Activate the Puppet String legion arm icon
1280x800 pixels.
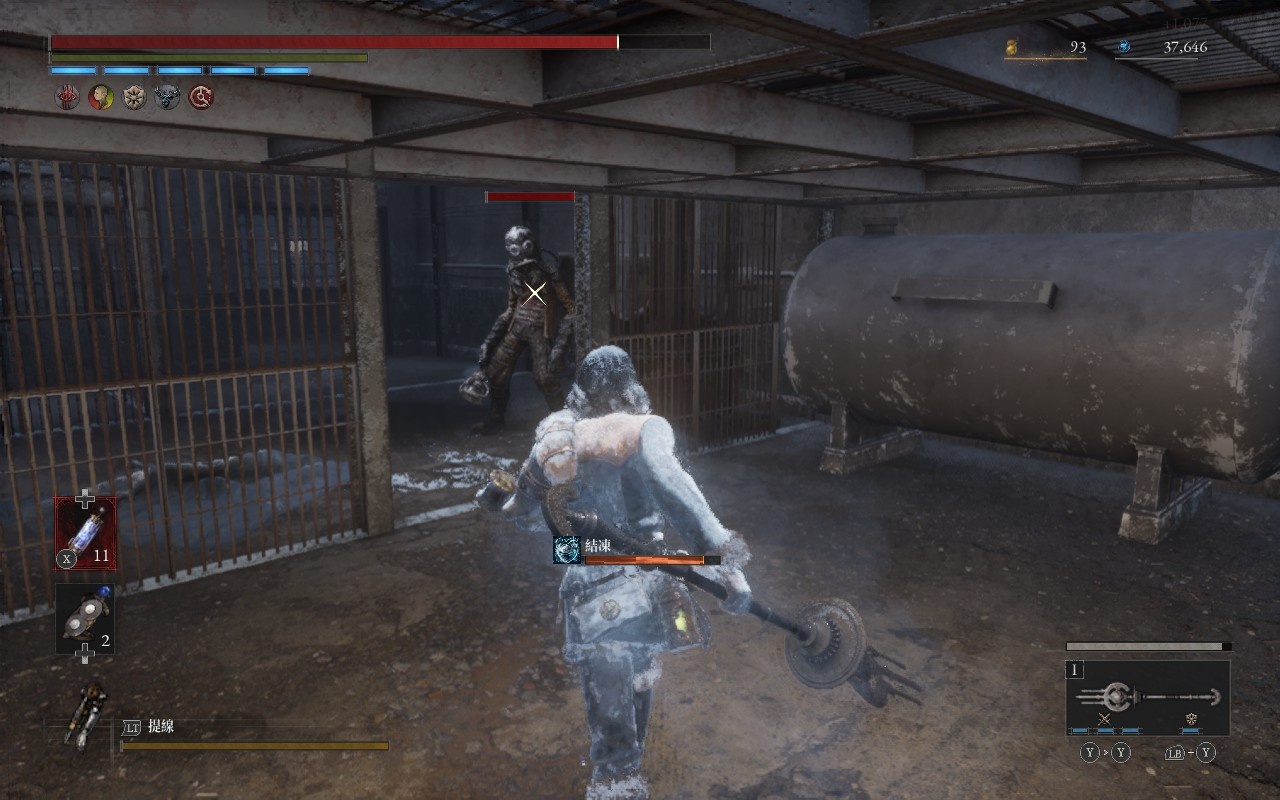[85, 714]
